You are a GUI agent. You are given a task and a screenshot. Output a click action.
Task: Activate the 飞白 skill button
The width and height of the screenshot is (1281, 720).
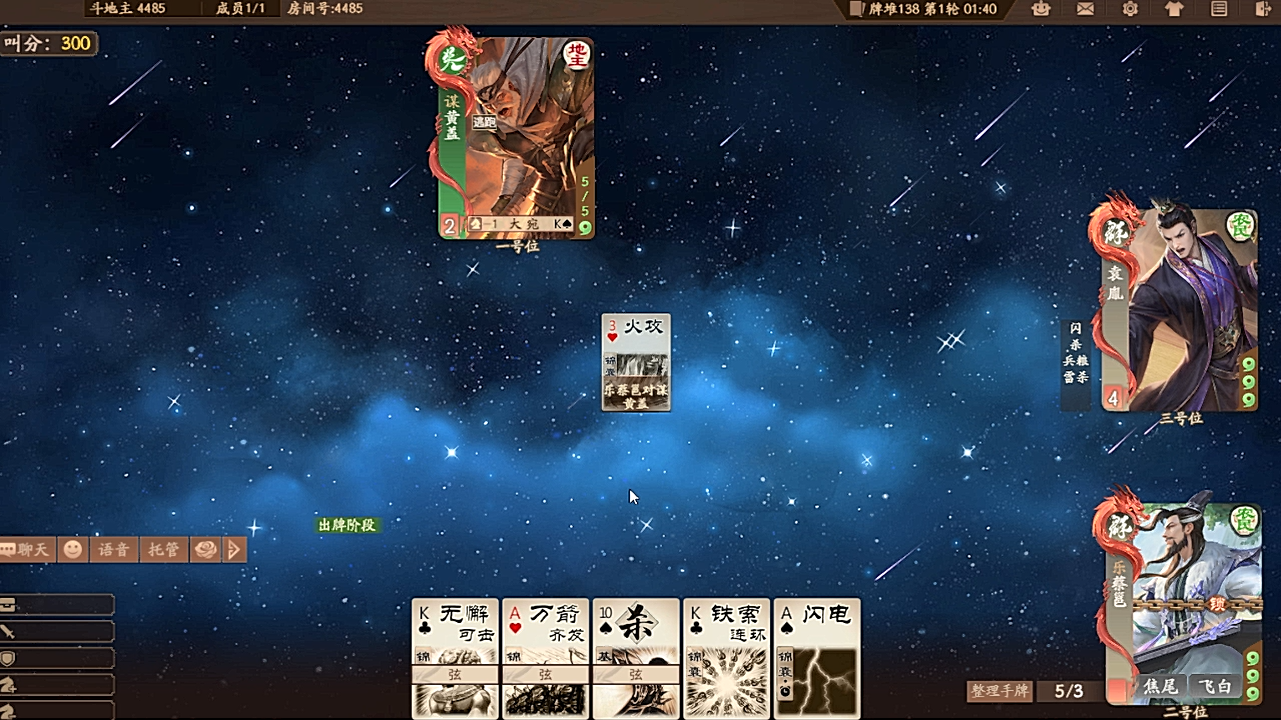(1216, 687)
